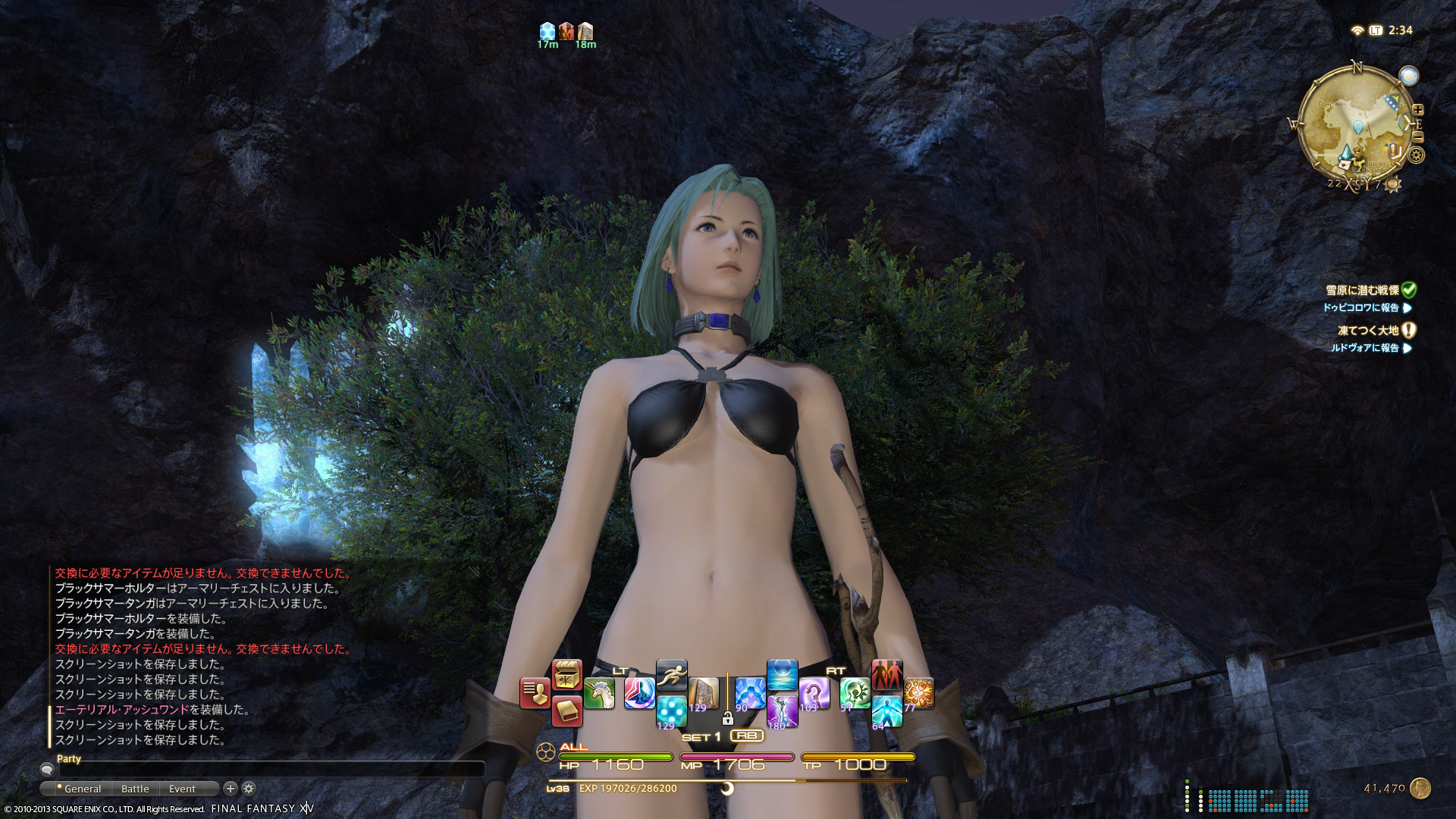
Task: Open the gold book journal icon
Action: [566, 711]
